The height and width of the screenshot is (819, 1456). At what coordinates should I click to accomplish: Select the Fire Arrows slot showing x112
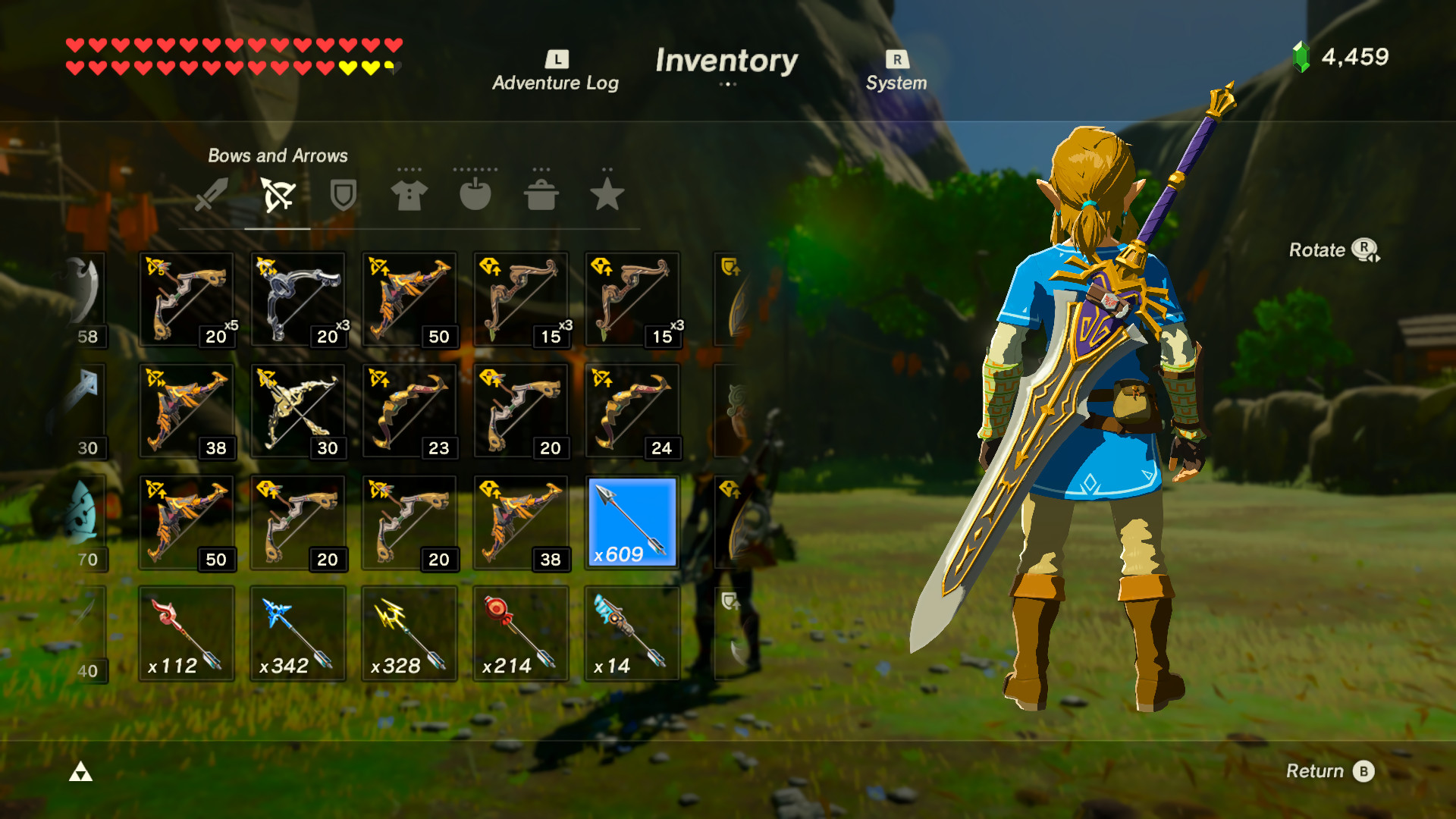pyautogui.click(x=187, y=633)
